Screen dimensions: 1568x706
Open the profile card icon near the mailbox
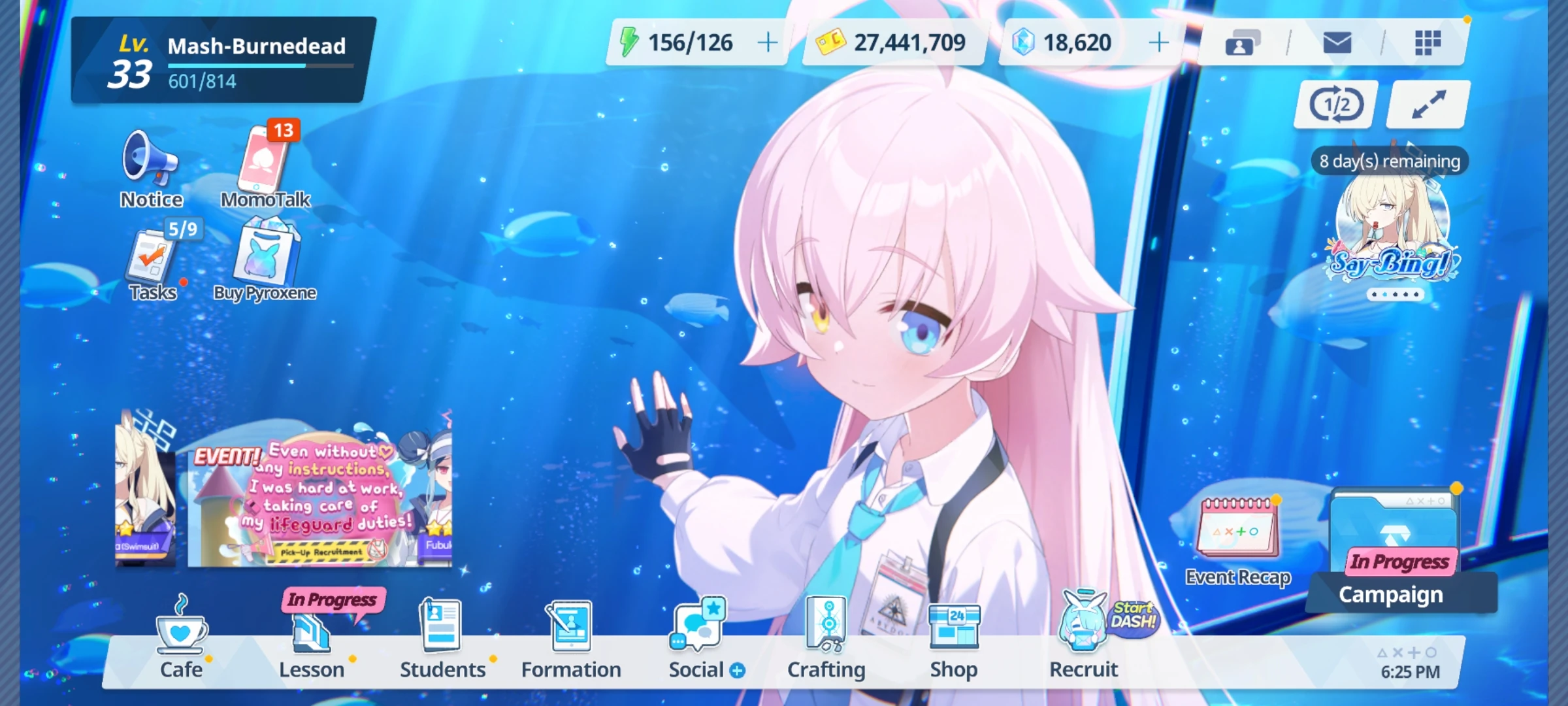(x=1242, y=41)
